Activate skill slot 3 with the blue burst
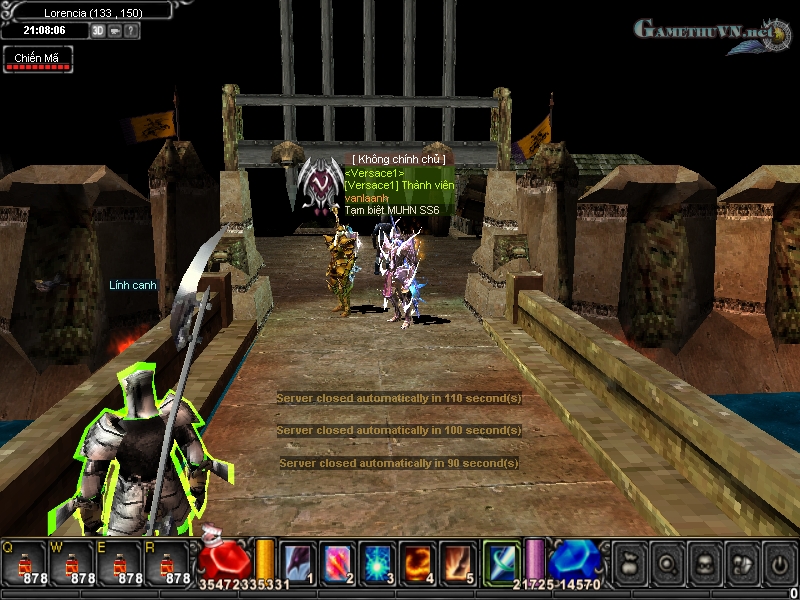The image size is (800, 600). point(376,564)
